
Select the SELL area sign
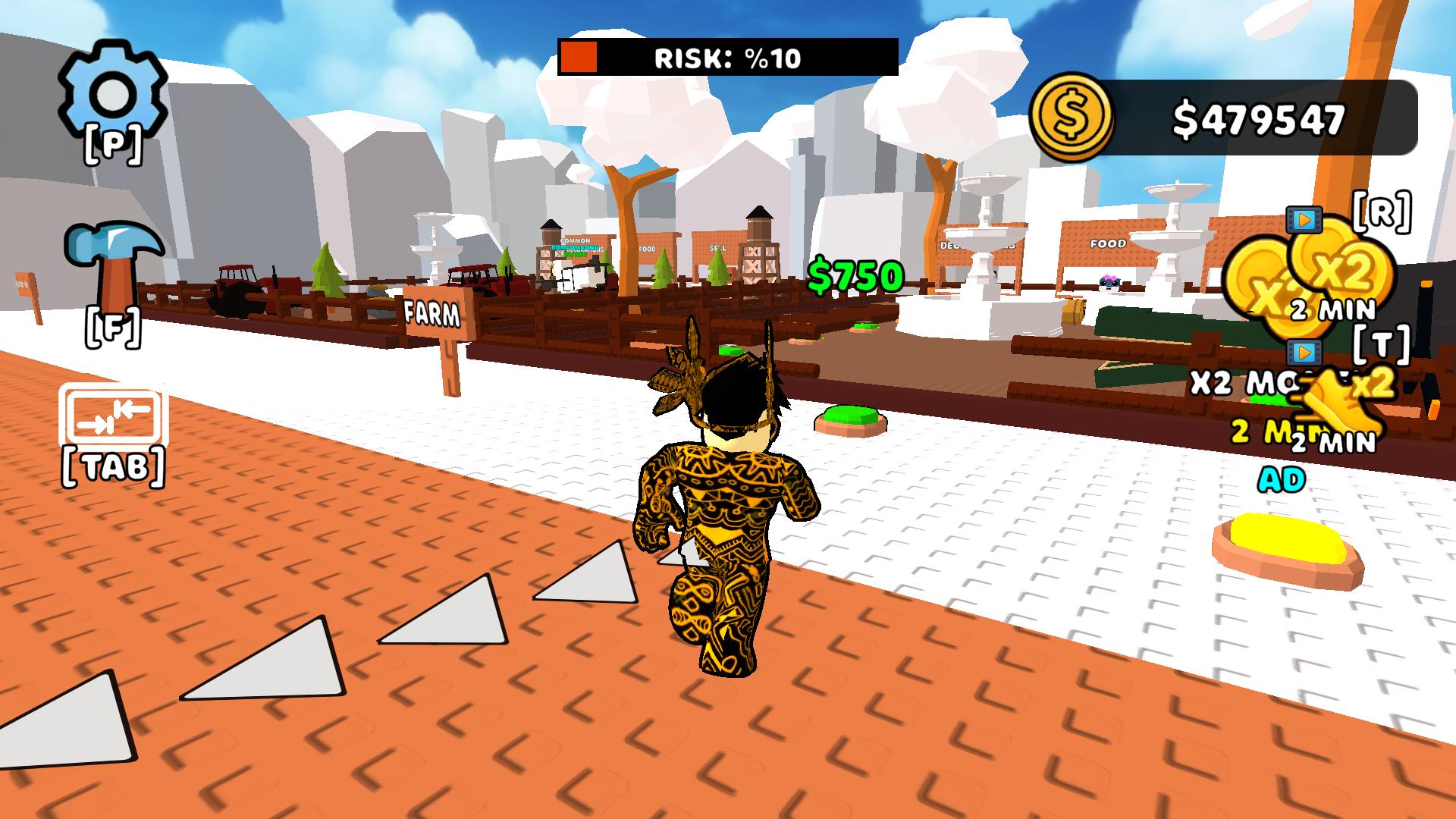(718, 248)
